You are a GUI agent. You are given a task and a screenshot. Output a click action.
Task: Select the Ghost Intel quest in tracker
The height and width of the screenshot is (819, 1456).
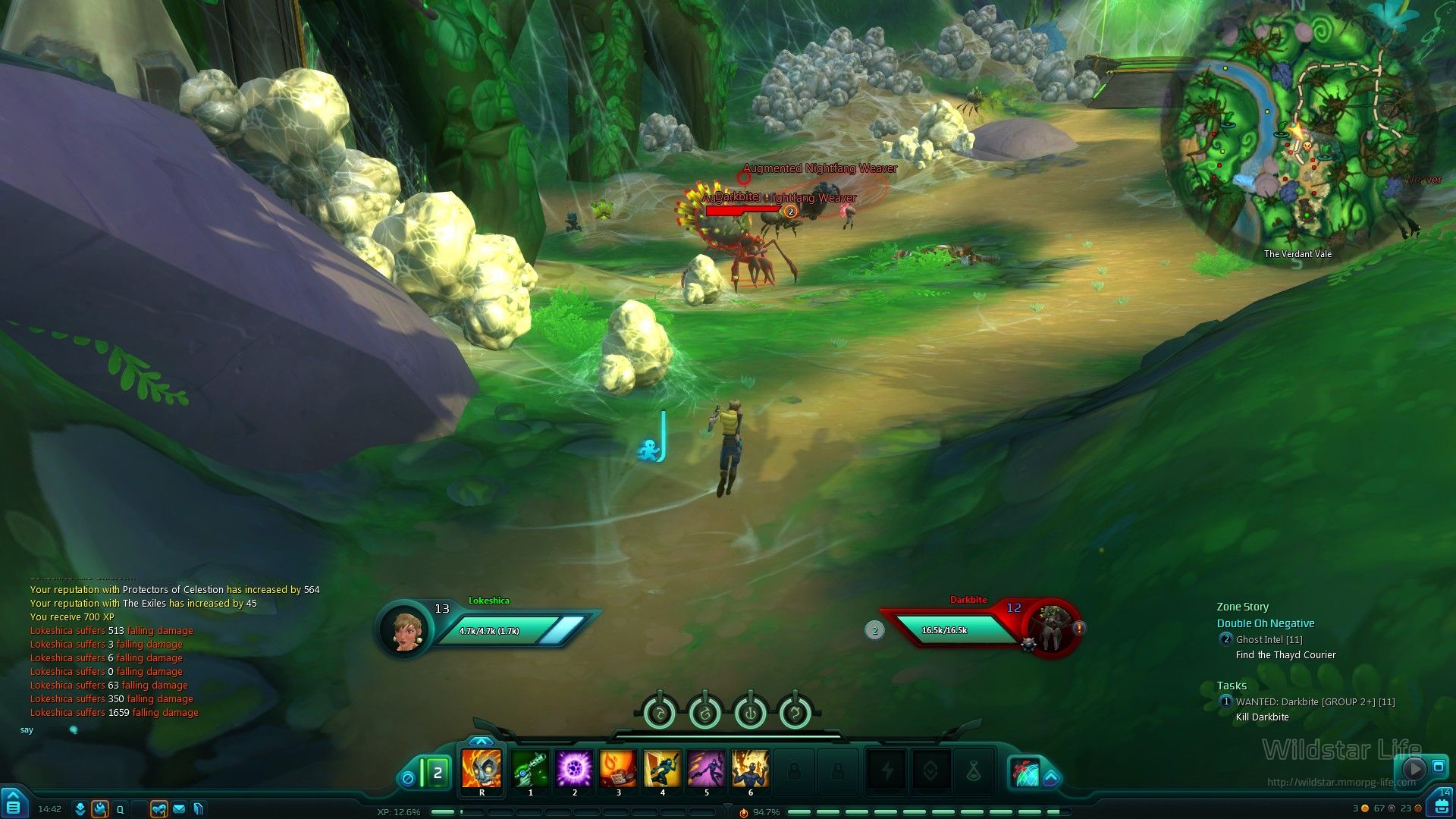click(x=1269, y=639)
